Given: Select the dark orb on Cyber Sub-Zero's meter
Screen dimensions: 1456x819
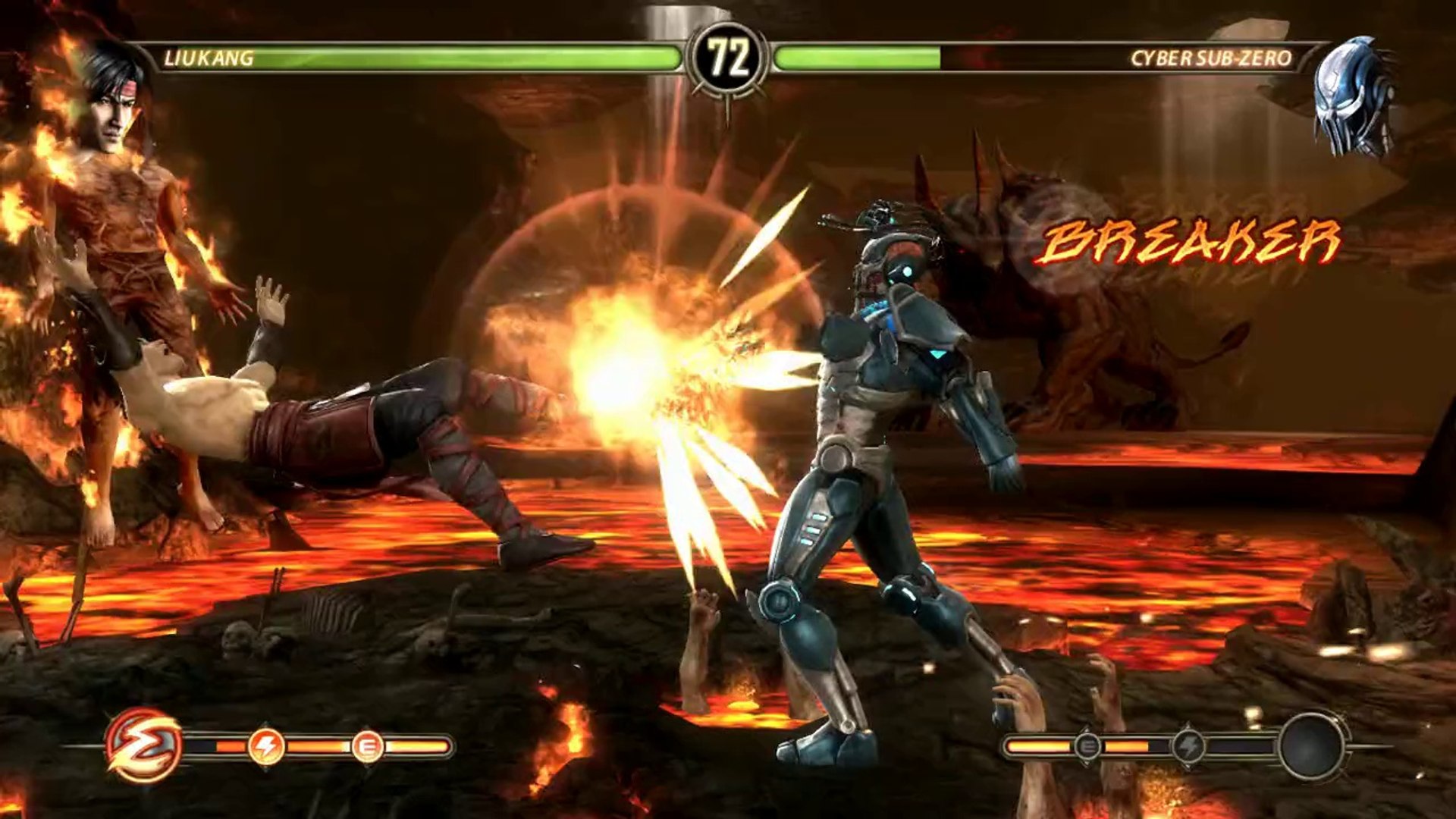Looking at the screenshot, I should coord(1312,747).
